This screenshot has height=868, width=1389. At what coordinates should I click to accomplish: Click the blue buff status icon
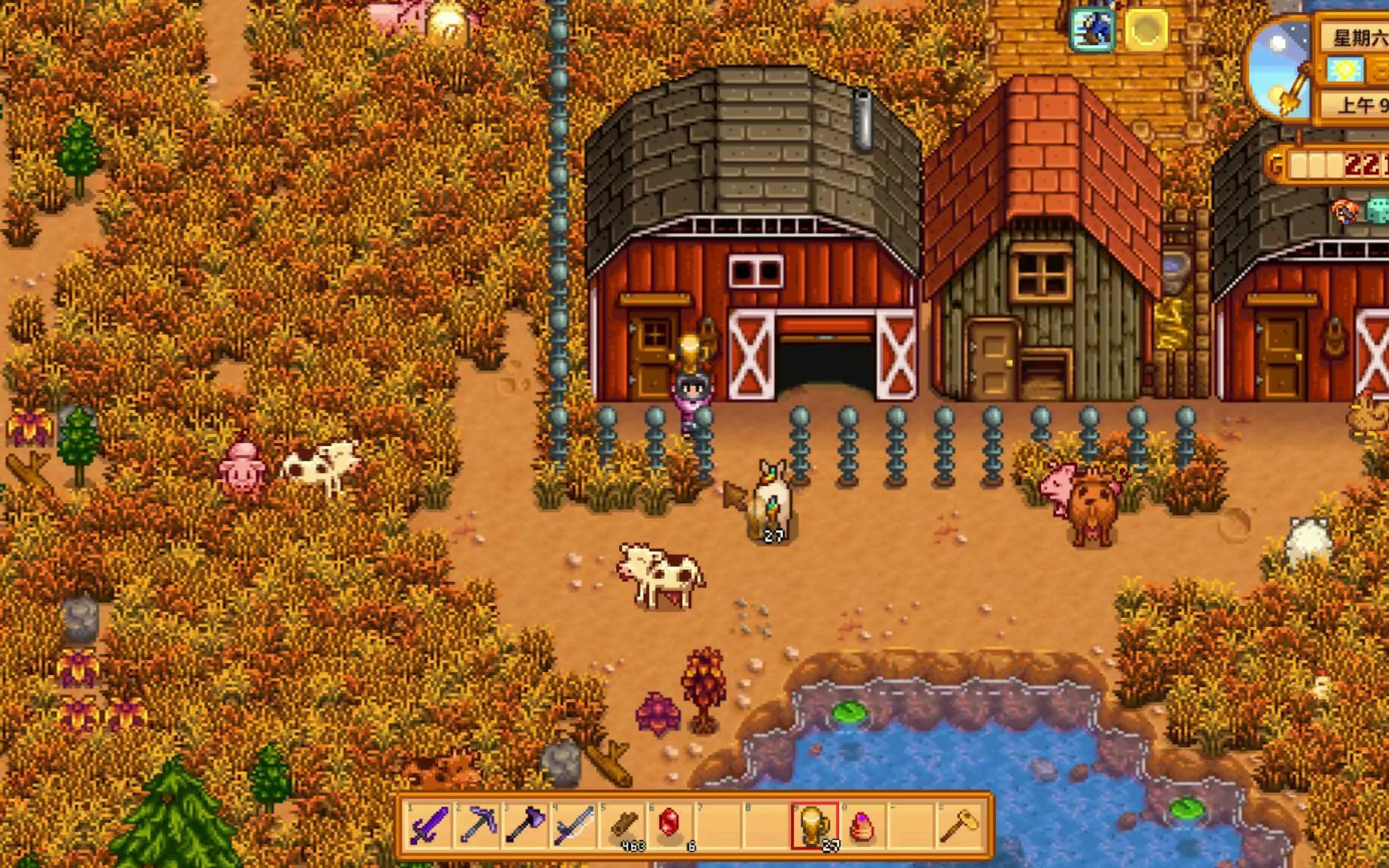[x=1094, y=30]
